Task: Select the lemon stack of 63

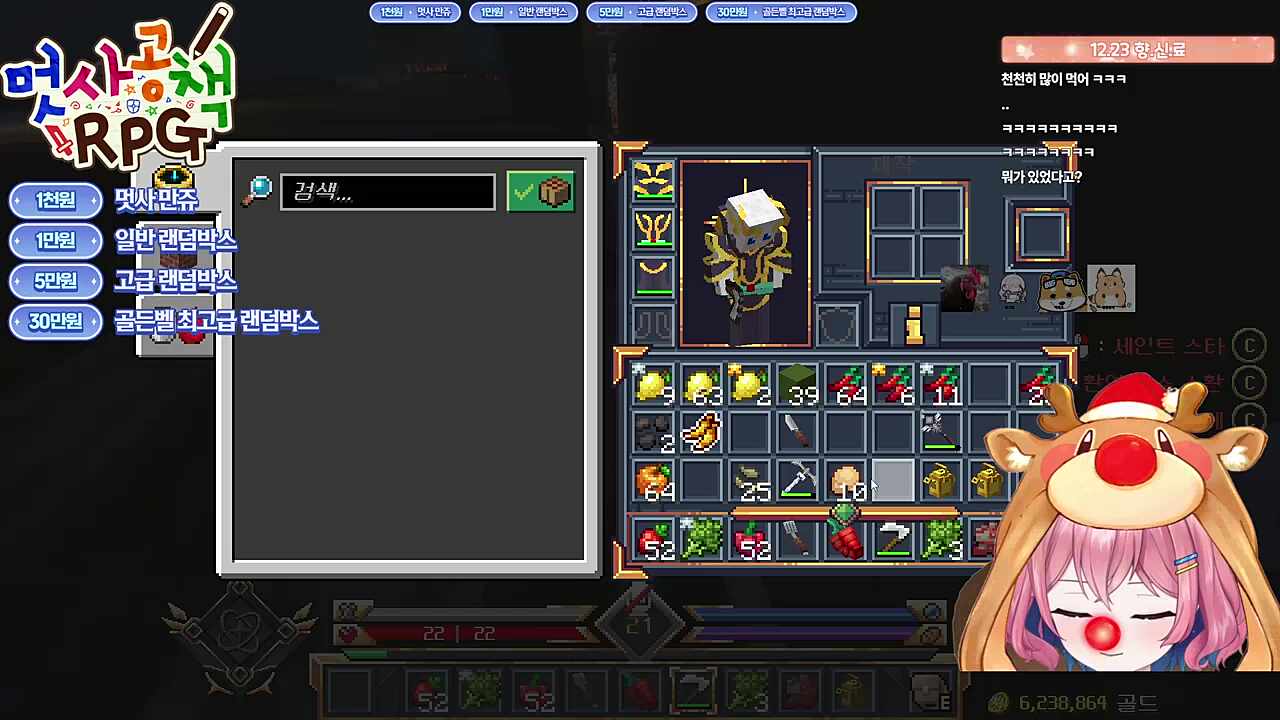Action: (702, 385)
